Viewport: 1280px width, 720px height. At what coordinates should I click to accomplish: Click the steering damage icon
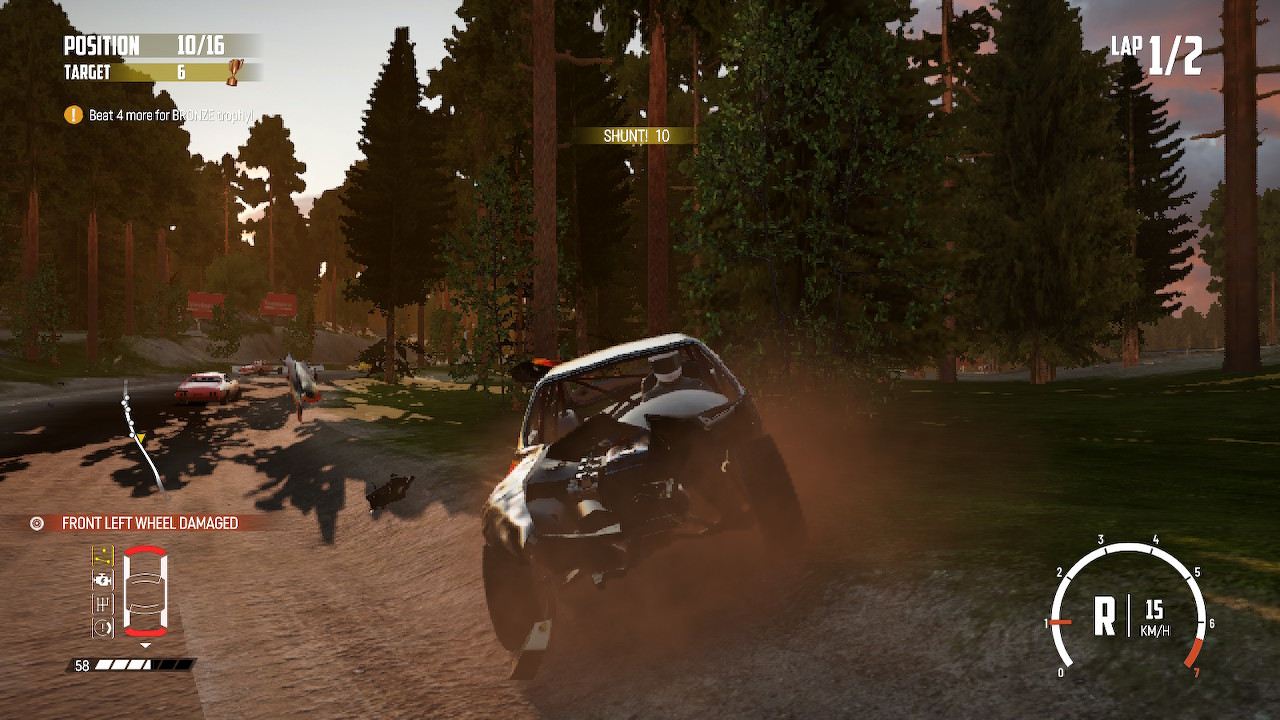coord(103,602)
